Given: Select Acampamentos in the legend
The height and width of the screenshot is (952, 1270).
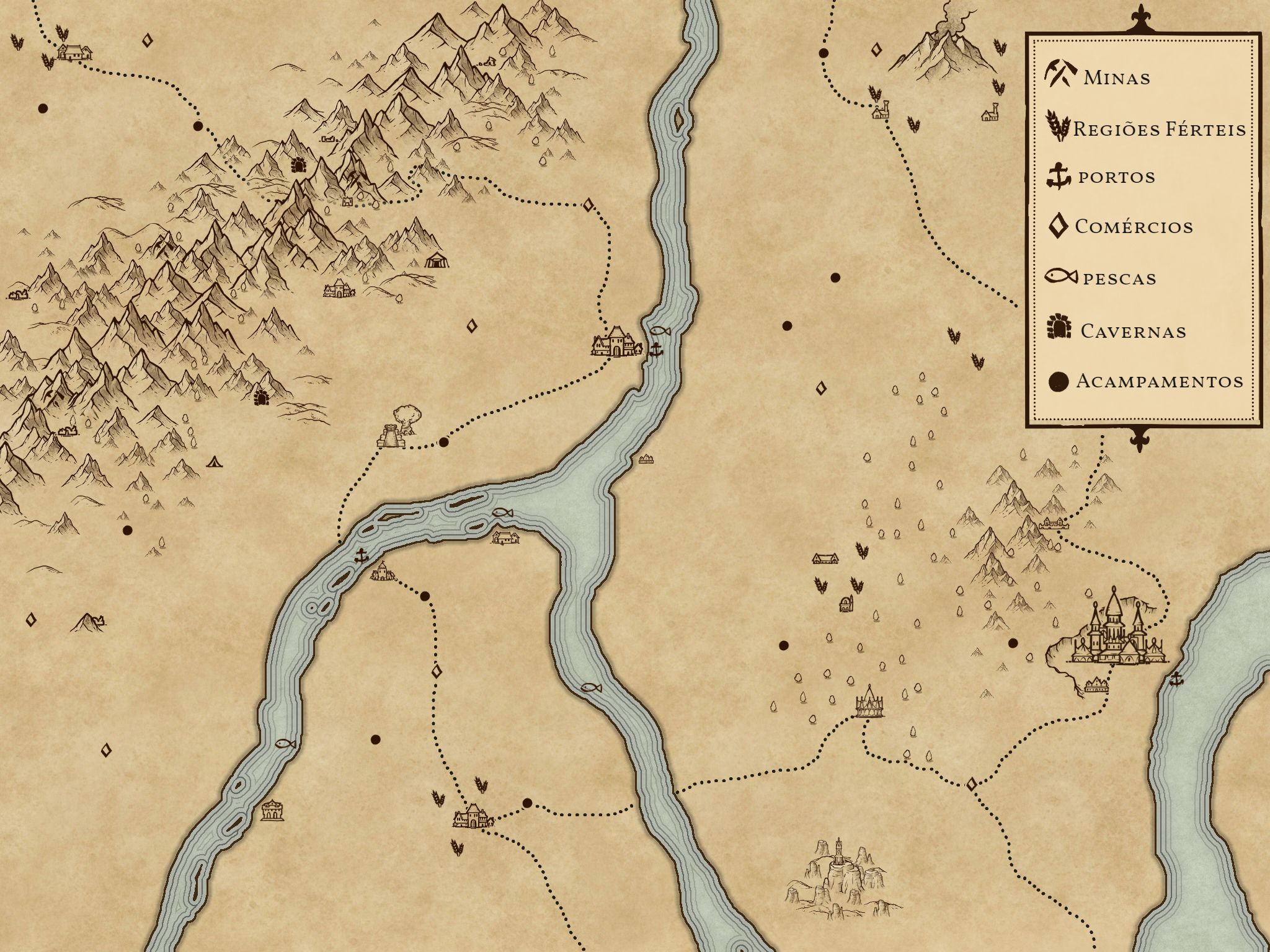Looking at the screenshot, I should point(1145,381).
